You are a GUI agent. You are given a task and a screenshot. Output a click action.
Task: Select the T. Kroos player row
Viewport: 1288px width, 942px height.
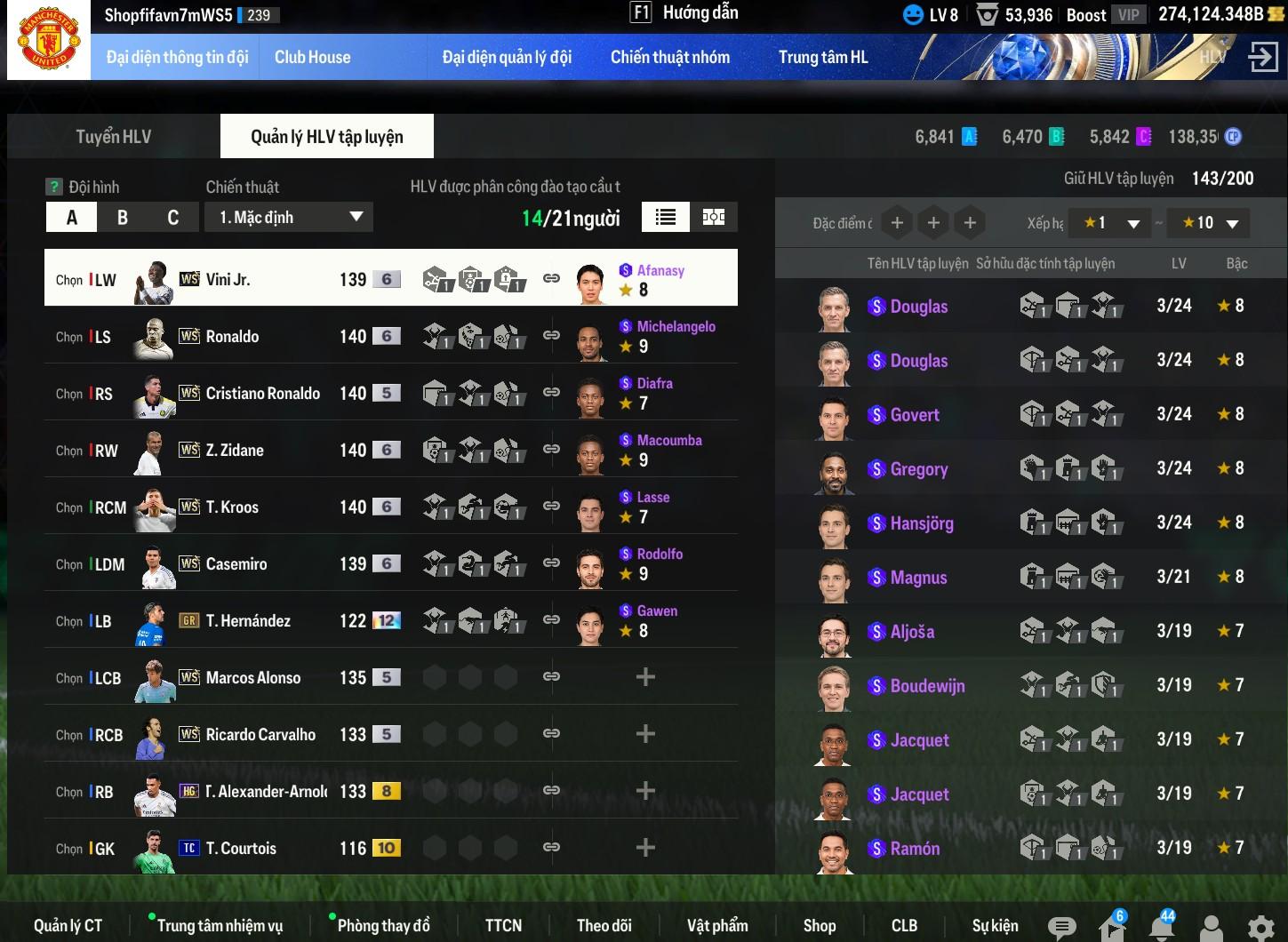232,507
